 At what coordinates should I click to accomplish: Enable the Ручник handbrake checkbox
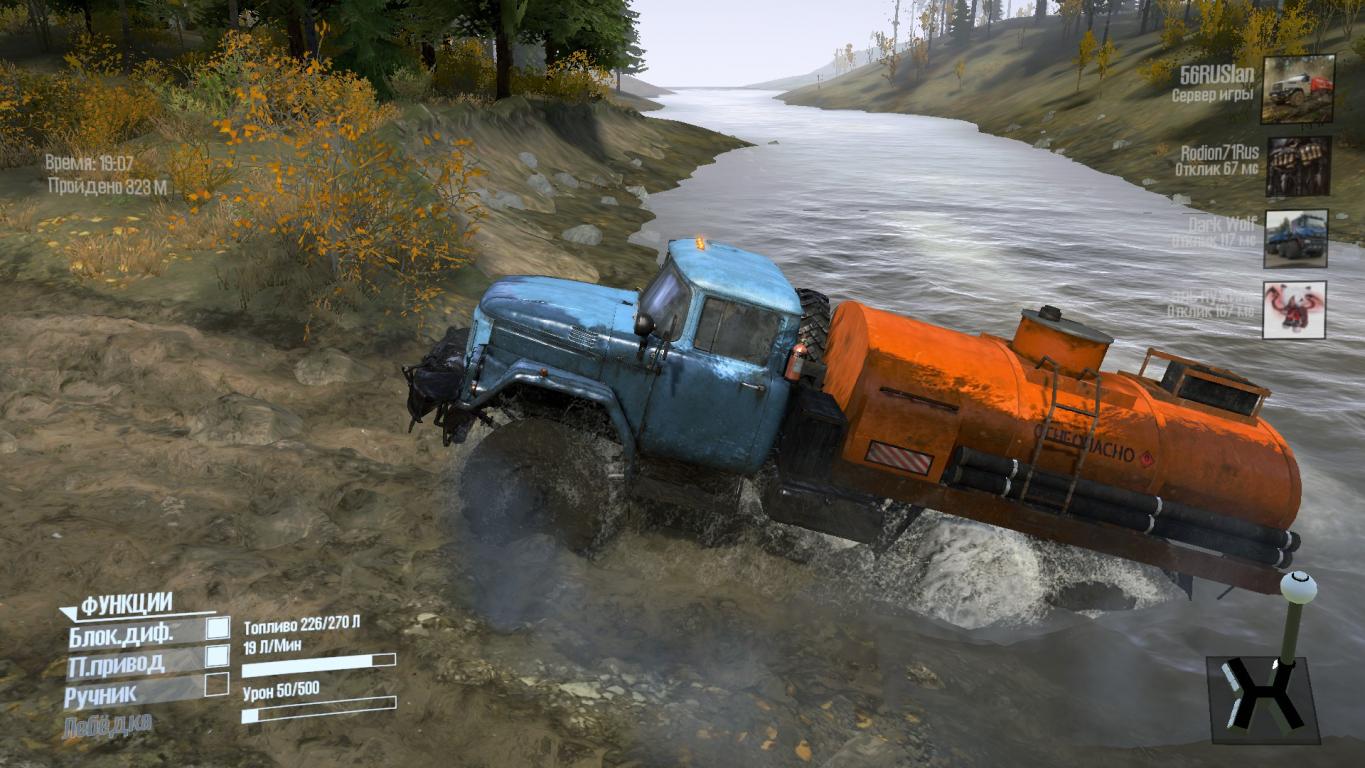pyautogui.click(x=217, y=685)
